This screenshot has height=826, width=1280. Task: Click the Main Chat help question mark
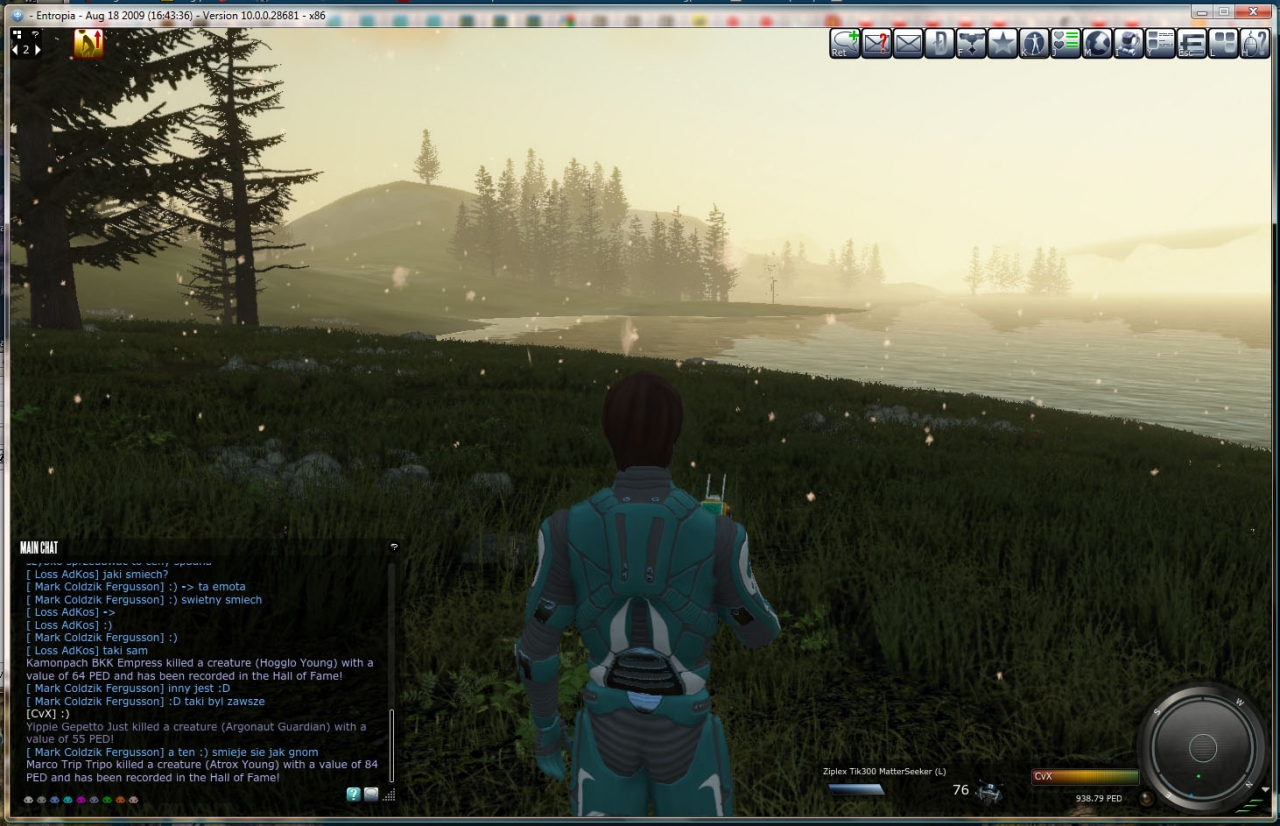[394, 547]
